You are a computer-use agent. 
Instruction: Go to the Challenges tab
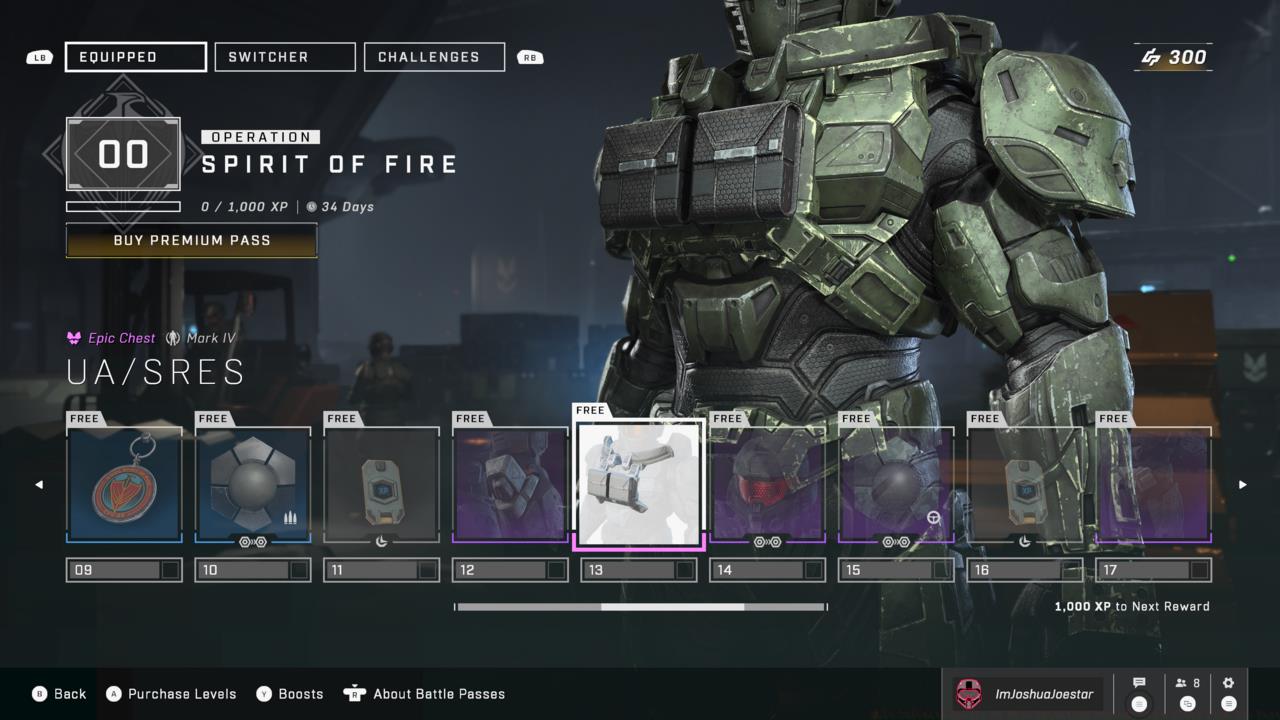[434, 57]
